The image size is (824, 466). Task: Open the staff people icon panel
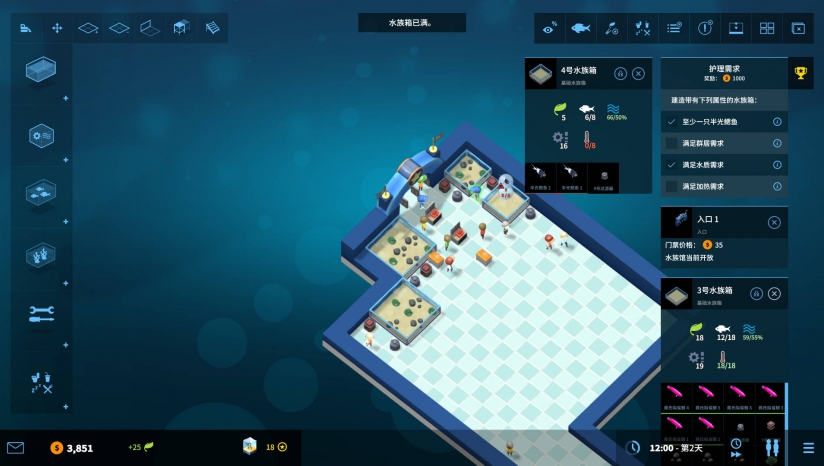coord(771,447)
